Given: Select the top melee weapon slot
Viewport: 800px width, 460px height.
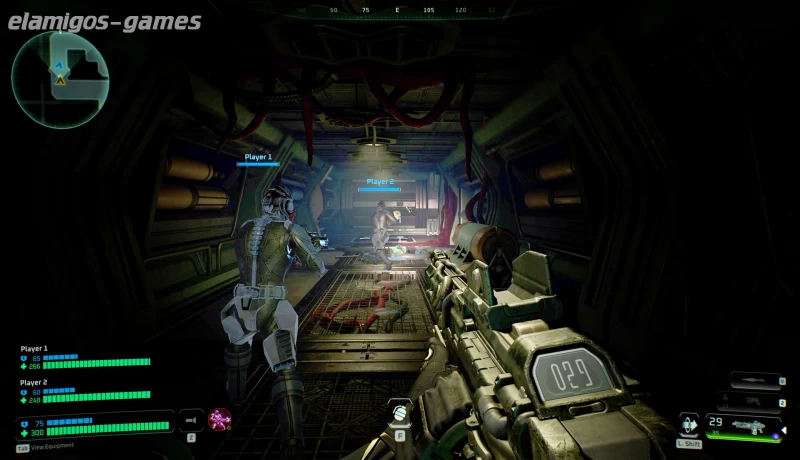Looking at the screenshot, I should pyautogui.click(x=755, y=380).
